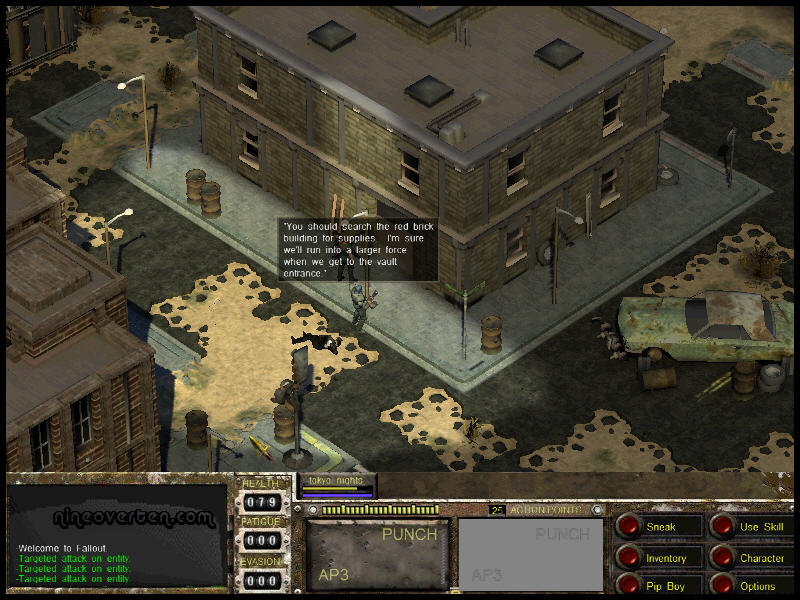
Task: Toggle Sneak mode
Action: [x=629, y=526]
